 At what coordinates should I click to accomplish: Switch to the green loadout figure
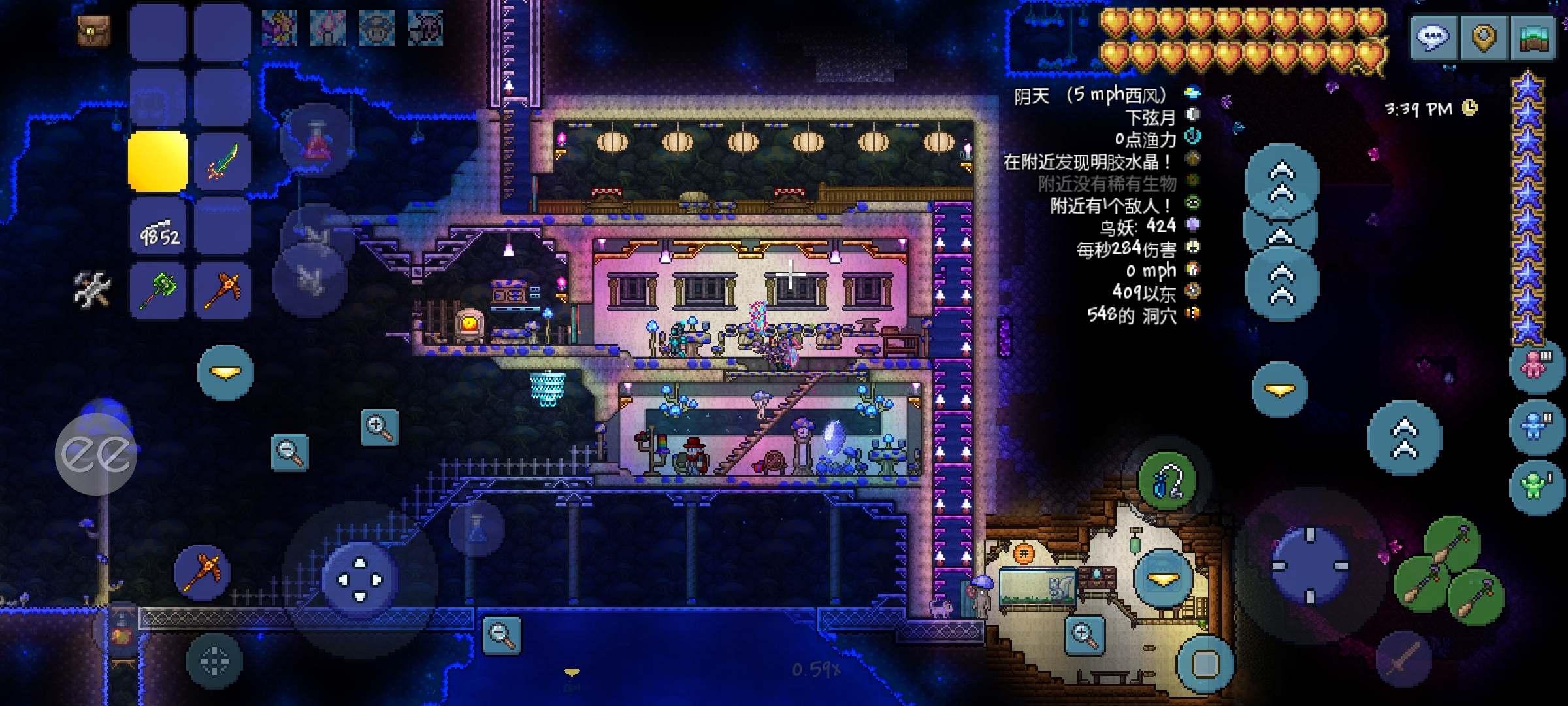click(x=1535, y=486)
